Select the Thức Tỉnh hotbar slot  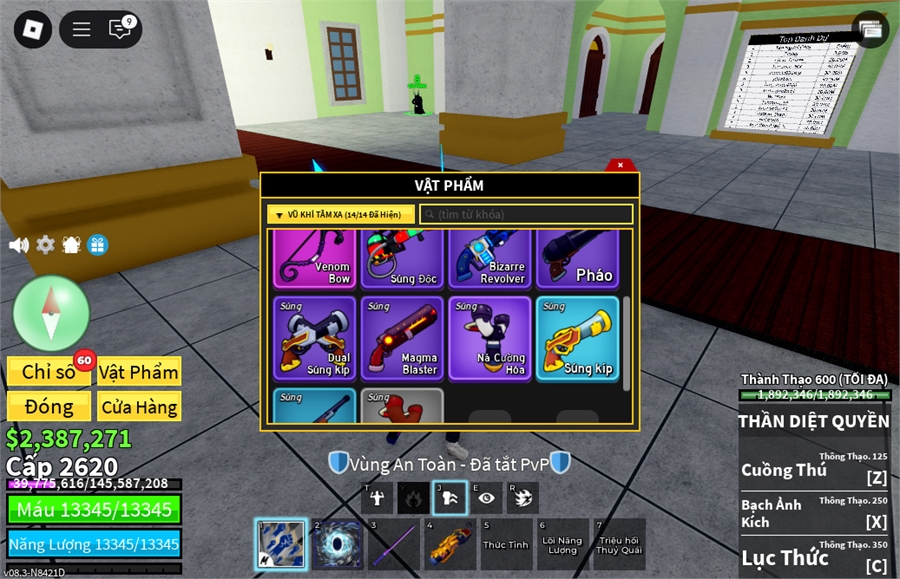tap(506, 544)
